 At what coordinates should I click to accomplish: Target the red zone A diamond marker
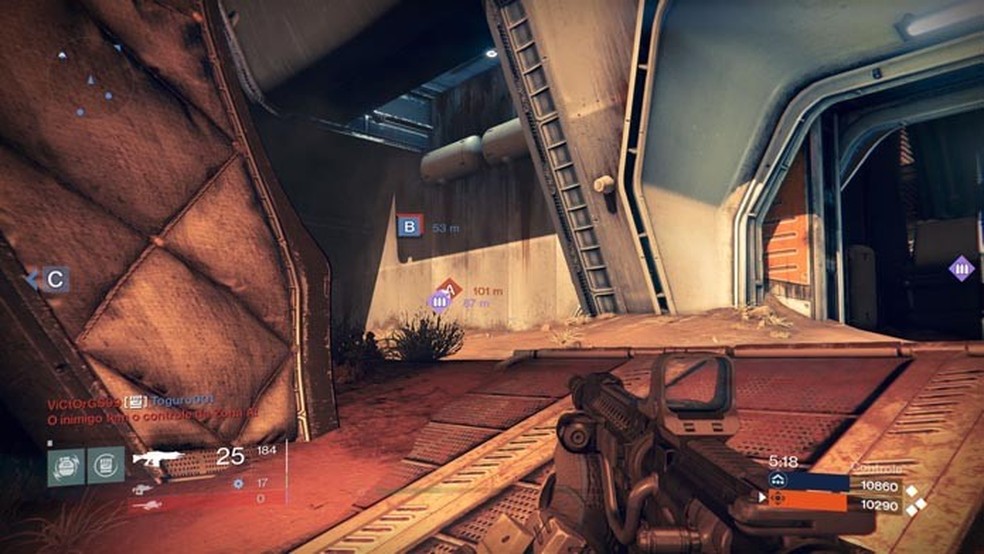pos(449,289)
